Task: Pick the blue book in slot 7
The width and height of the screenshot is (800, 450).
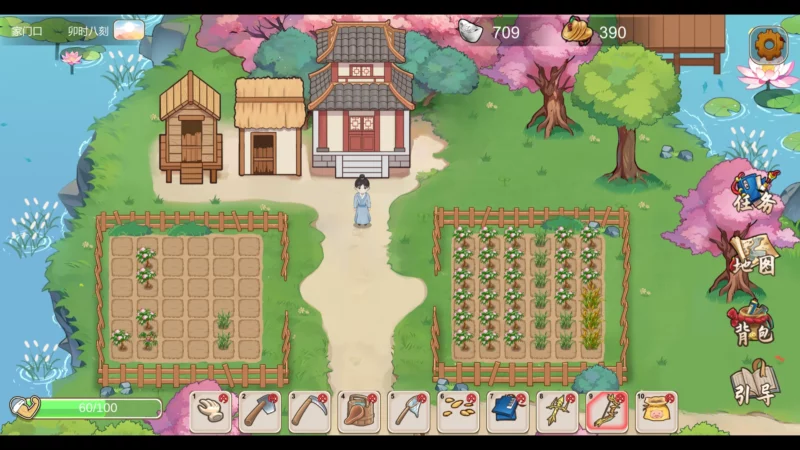Action: (508, 411)
